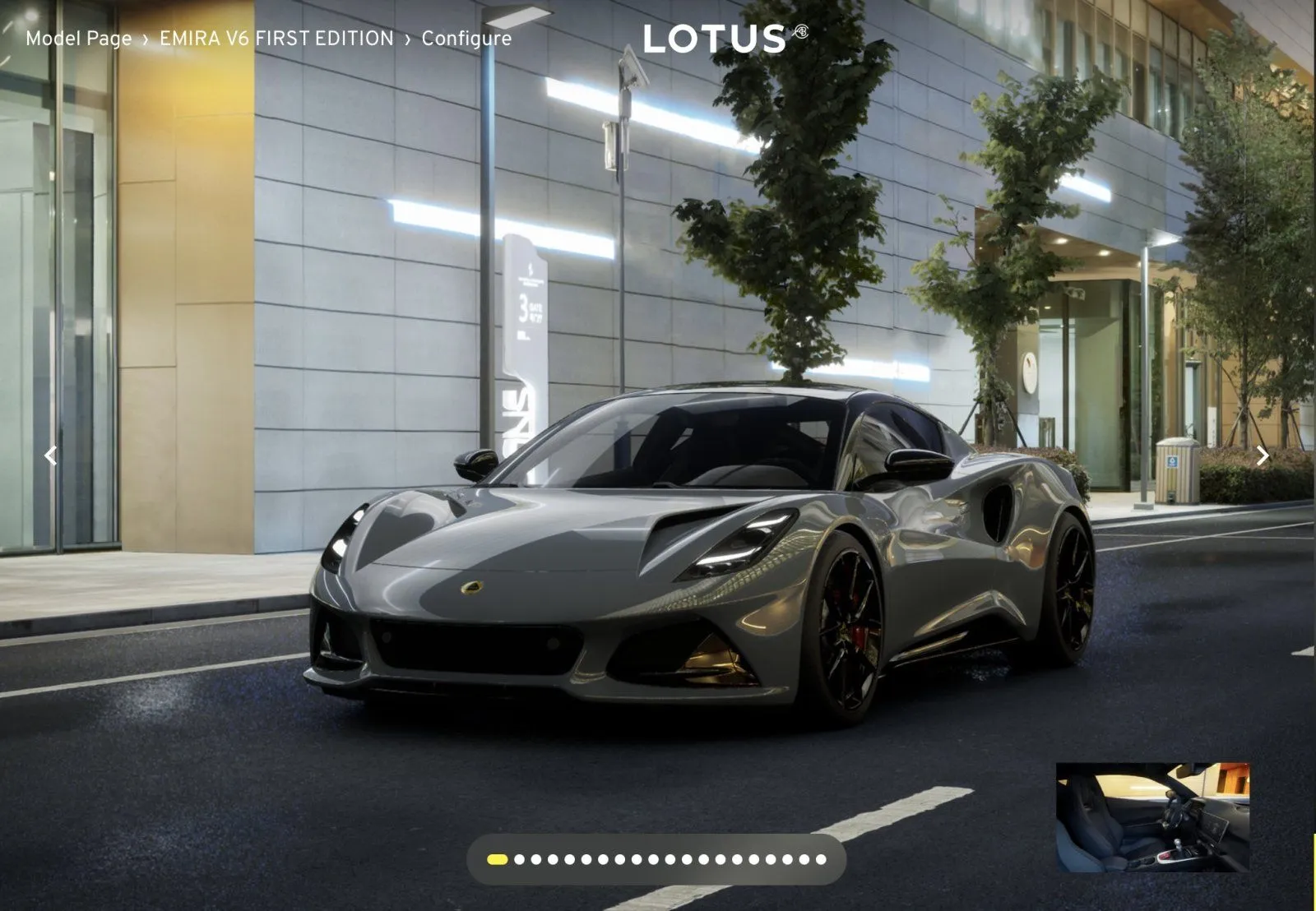This screenshot has width=1316, height=911.
Task: Open the interior view thumbnail
Action: [1152, 816]
